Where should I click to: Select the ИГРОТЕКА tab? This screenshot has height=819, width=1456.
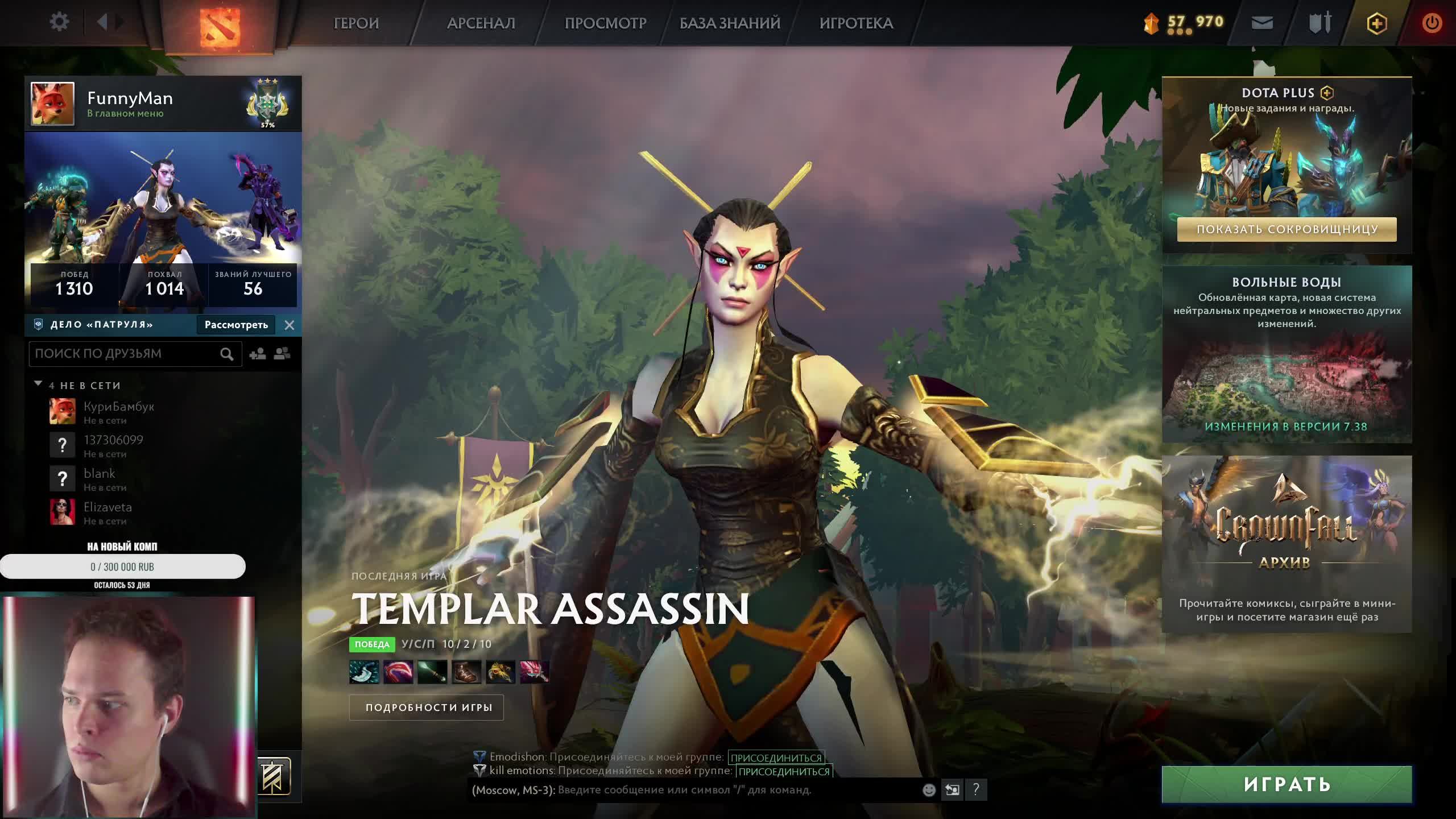[x=856, y=23]
